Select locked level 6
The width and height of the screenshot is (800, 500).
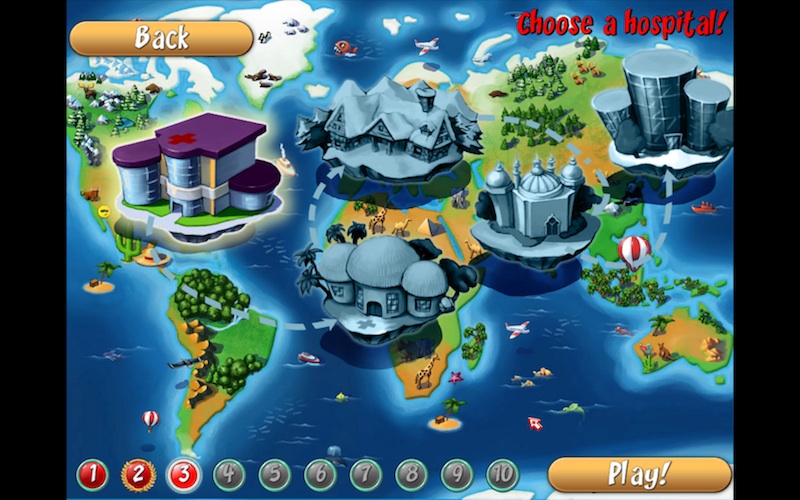pos(320,474)
